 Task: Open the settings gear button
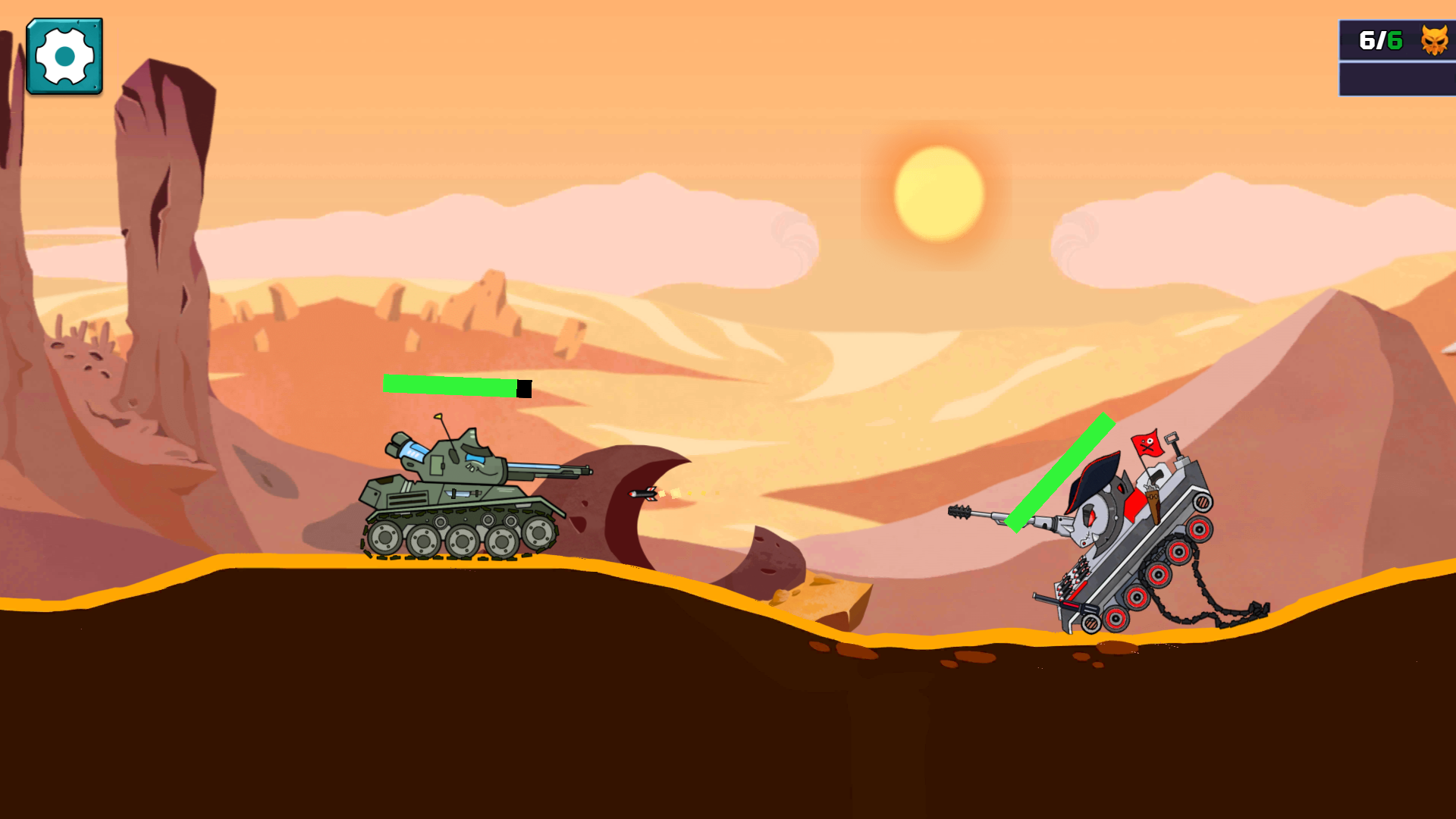tap(64, 55)
